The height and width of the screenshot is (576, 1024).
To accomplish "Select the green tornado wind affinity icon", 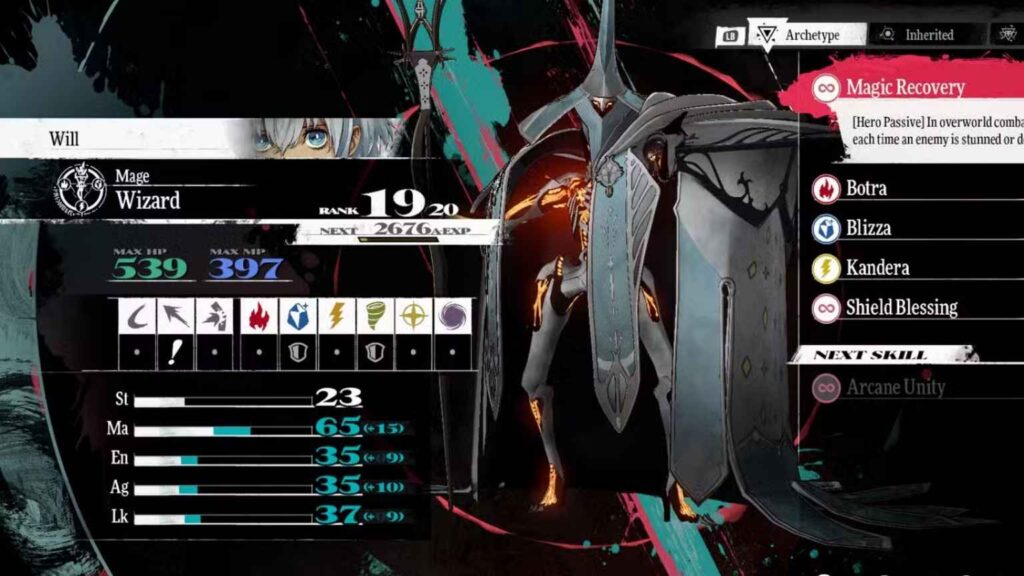I will tap(375, 316).
